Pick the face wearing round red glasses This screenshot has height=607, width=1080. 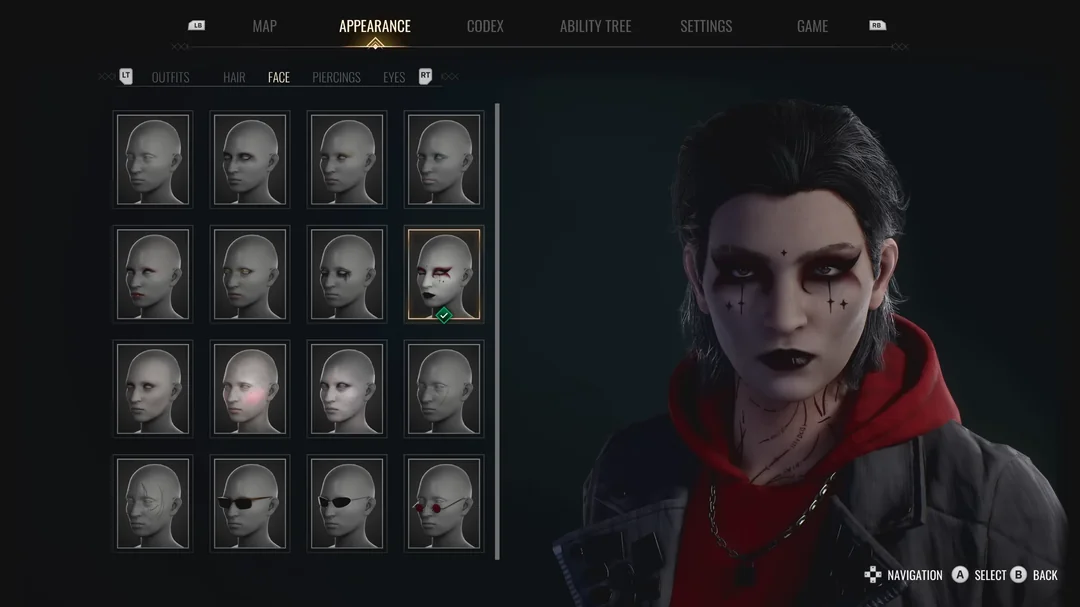(x=444, y=504)
